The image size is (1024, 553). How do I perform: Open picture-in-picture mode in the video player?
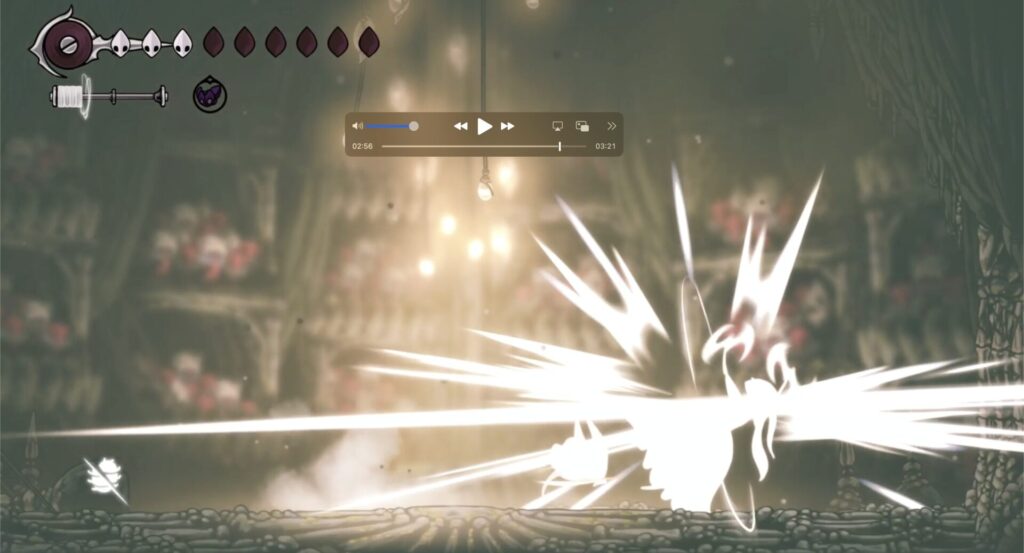583,126
